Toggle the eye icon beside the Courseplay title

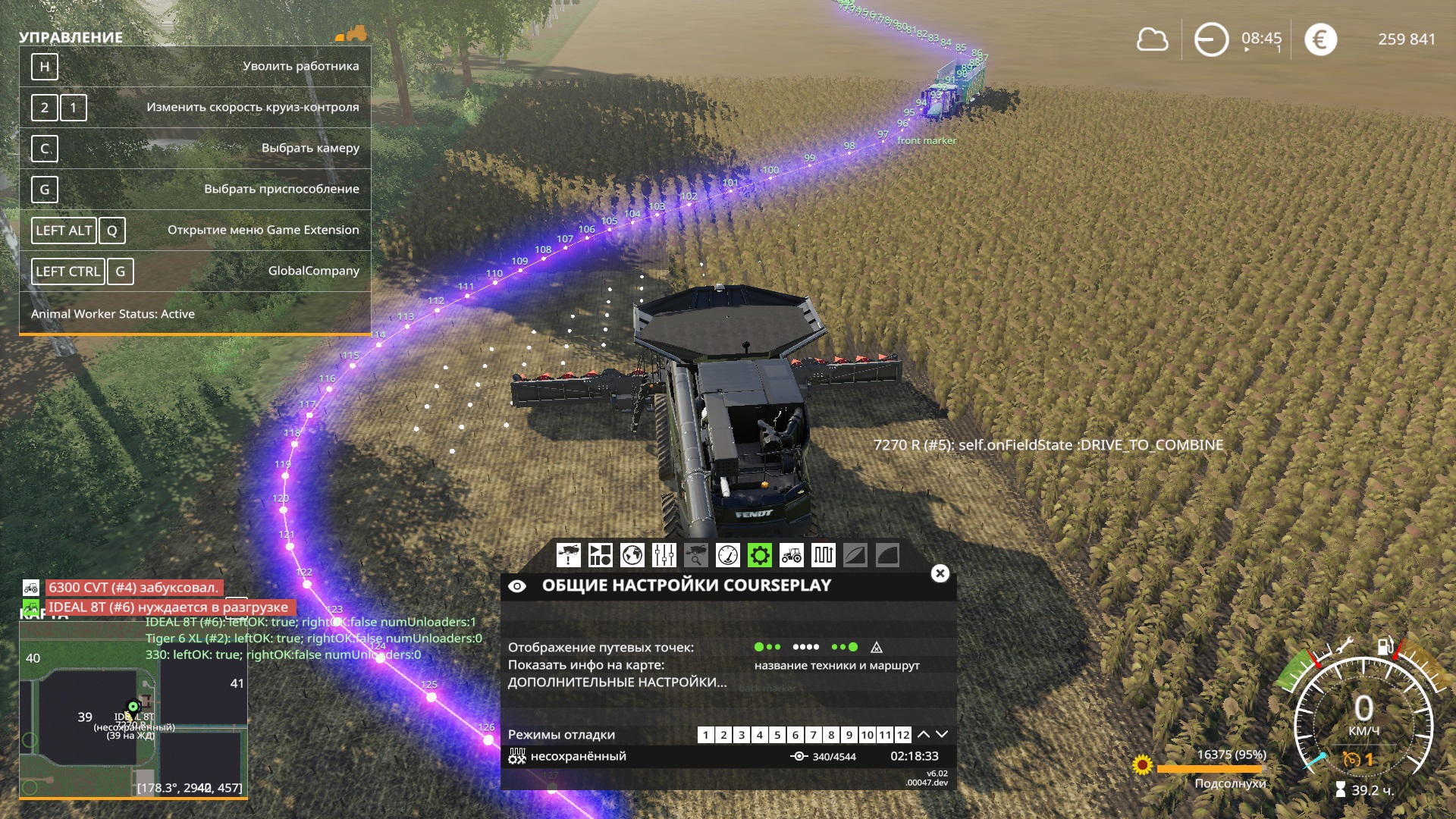click(x=517, y=586)
